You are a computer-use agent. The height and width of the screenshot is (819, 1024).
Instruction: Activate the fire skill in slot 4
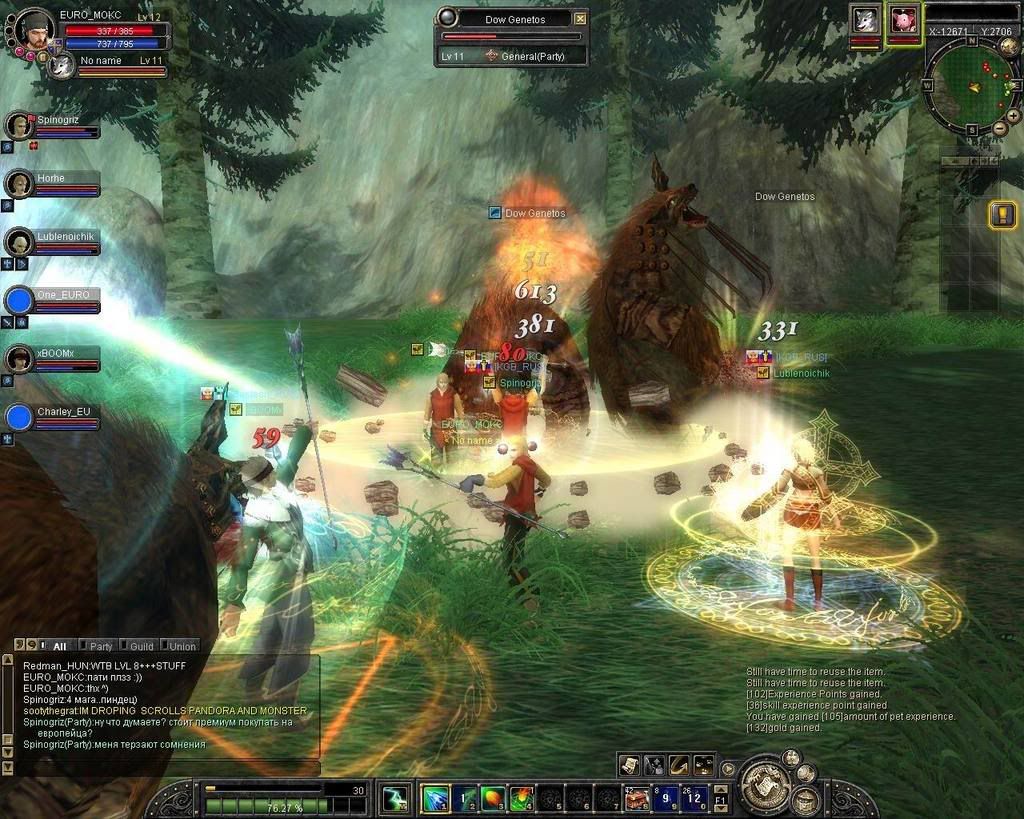pyautogui.click(x=522, y=798)
